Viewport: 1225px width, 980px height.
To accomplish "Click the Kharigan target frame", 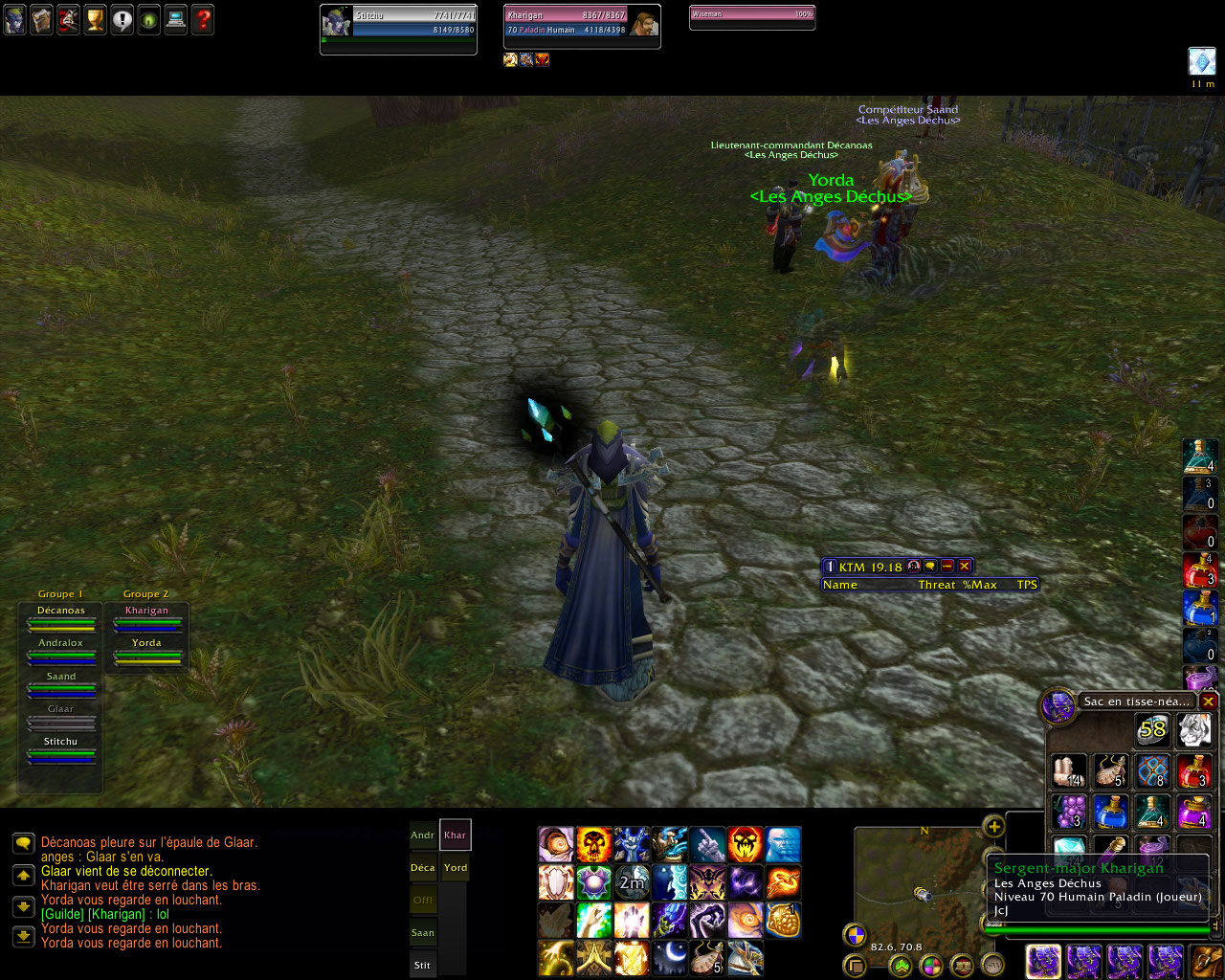I will point(581,24).
